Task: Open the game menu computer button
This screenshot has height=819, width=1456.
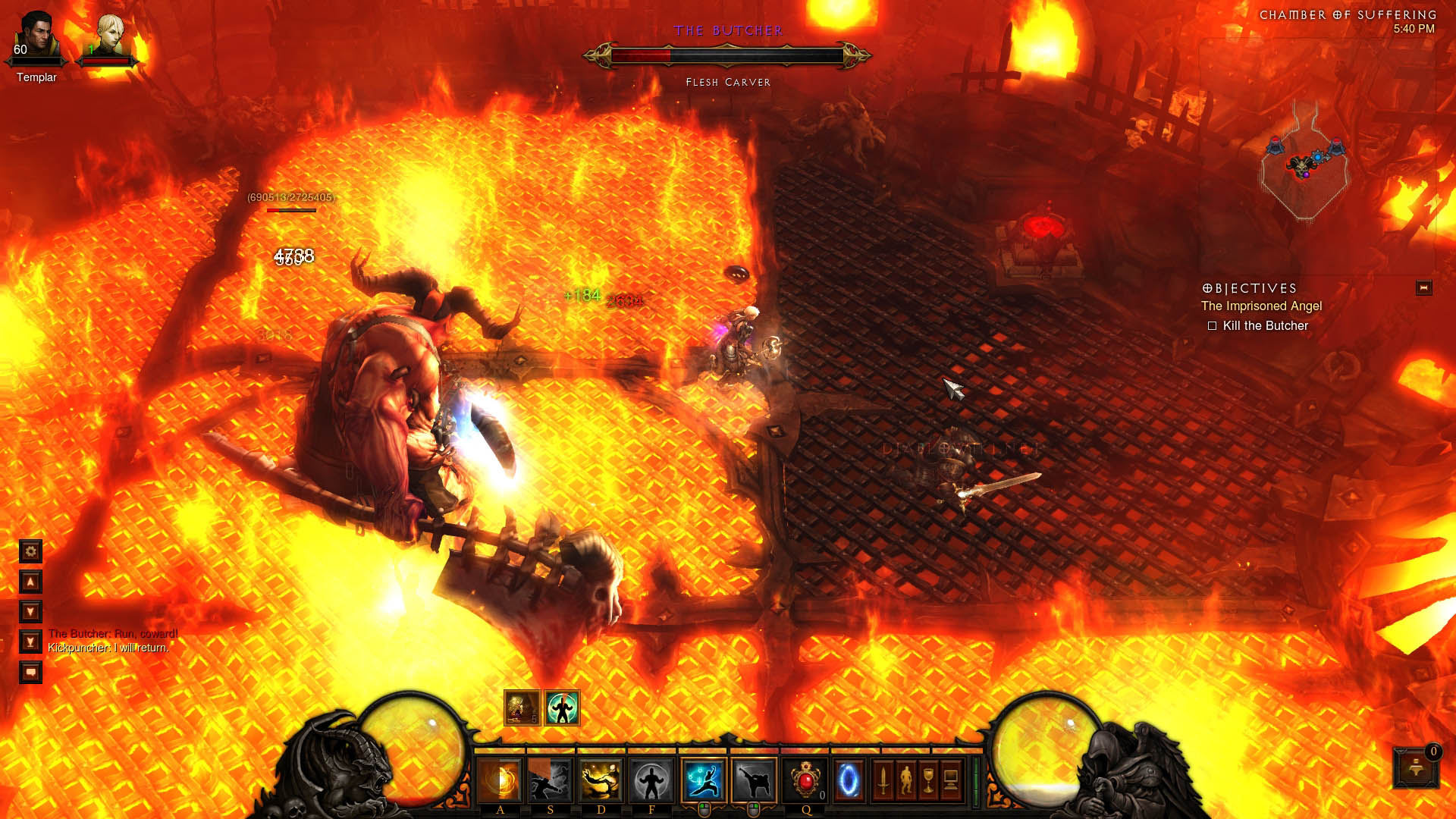Action: click(x=951, y=780)
